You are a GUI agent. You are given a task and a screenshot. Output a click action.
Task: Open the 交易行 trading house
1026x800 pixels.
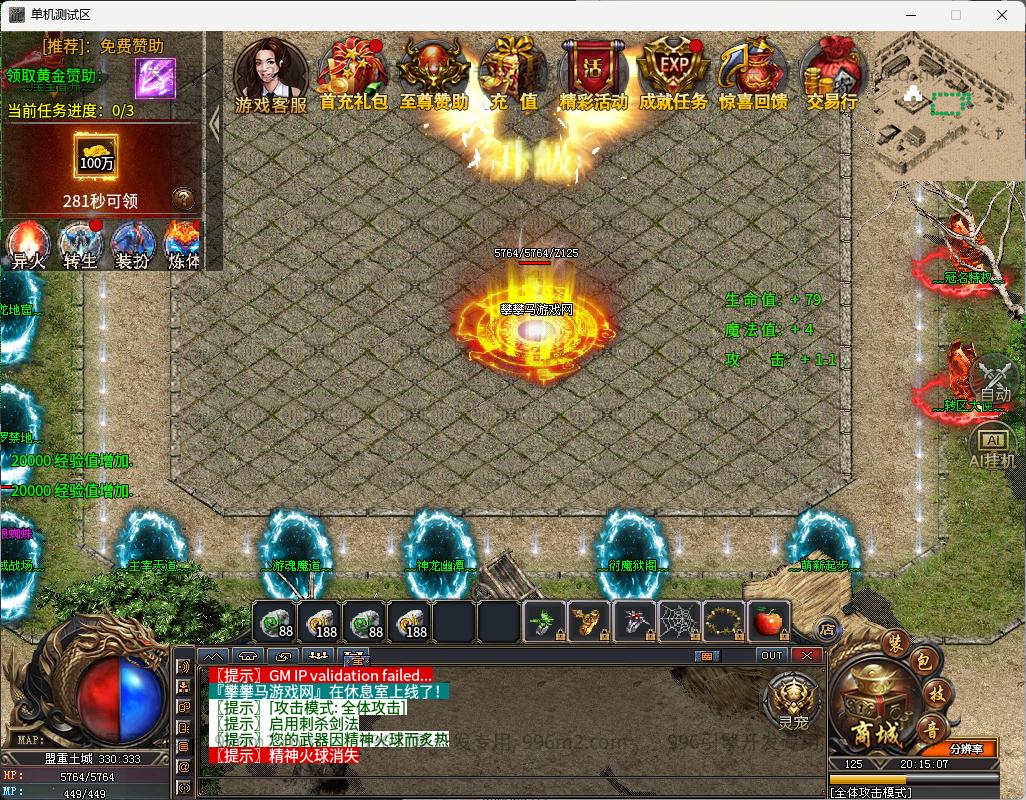pyautogui.click(x=833, y=73)
